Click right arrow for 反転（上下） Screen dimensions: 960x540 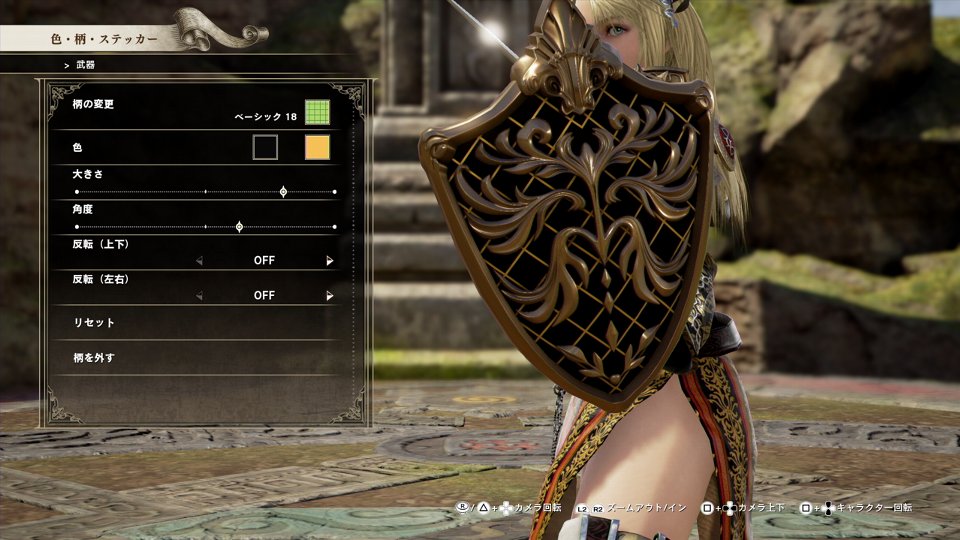(x=330, y=261)
